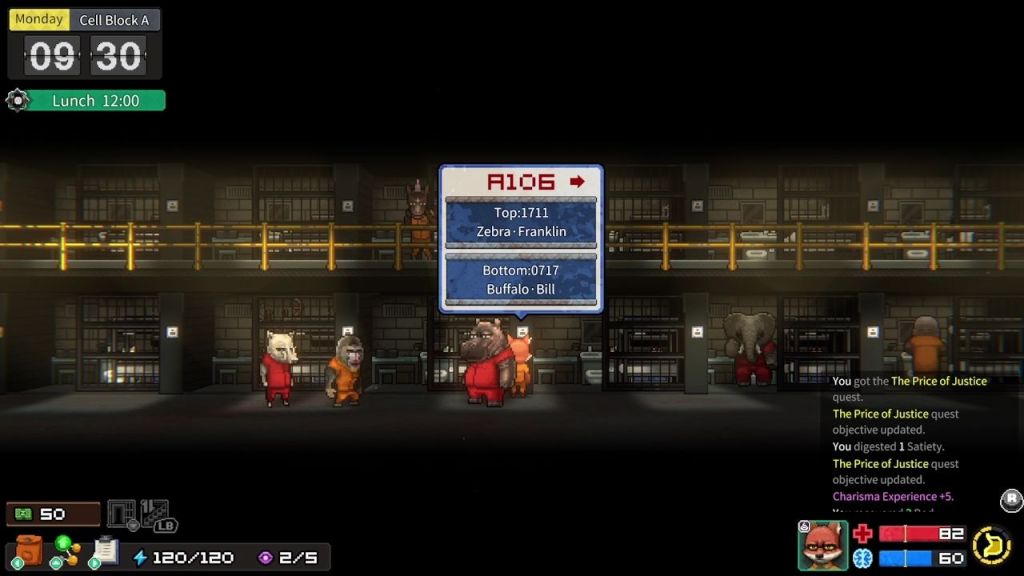Click the fox character portrait
Viewport: 1024px width, 576px height.
click(x=822, y=545)
